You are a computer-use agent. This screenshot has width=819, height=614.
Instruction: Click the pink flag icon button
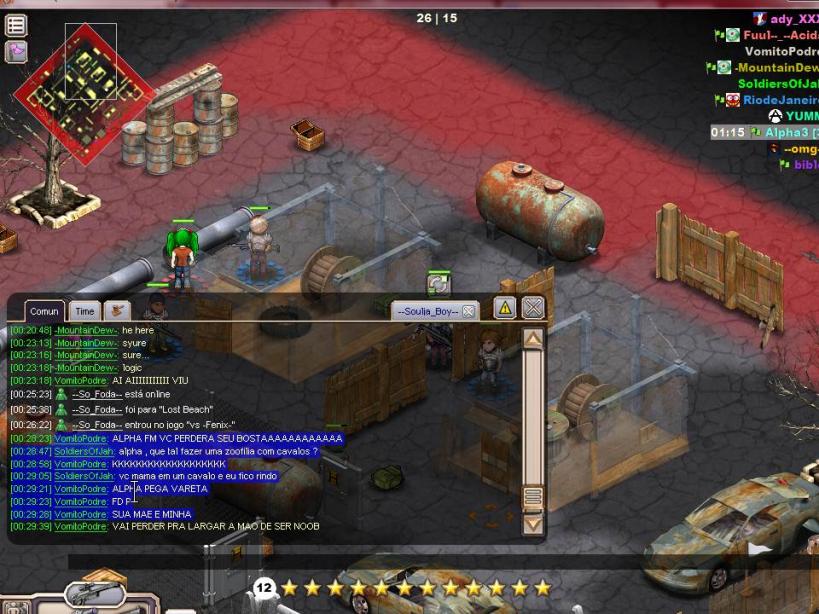pyautogui.click(x=16, y=52)
